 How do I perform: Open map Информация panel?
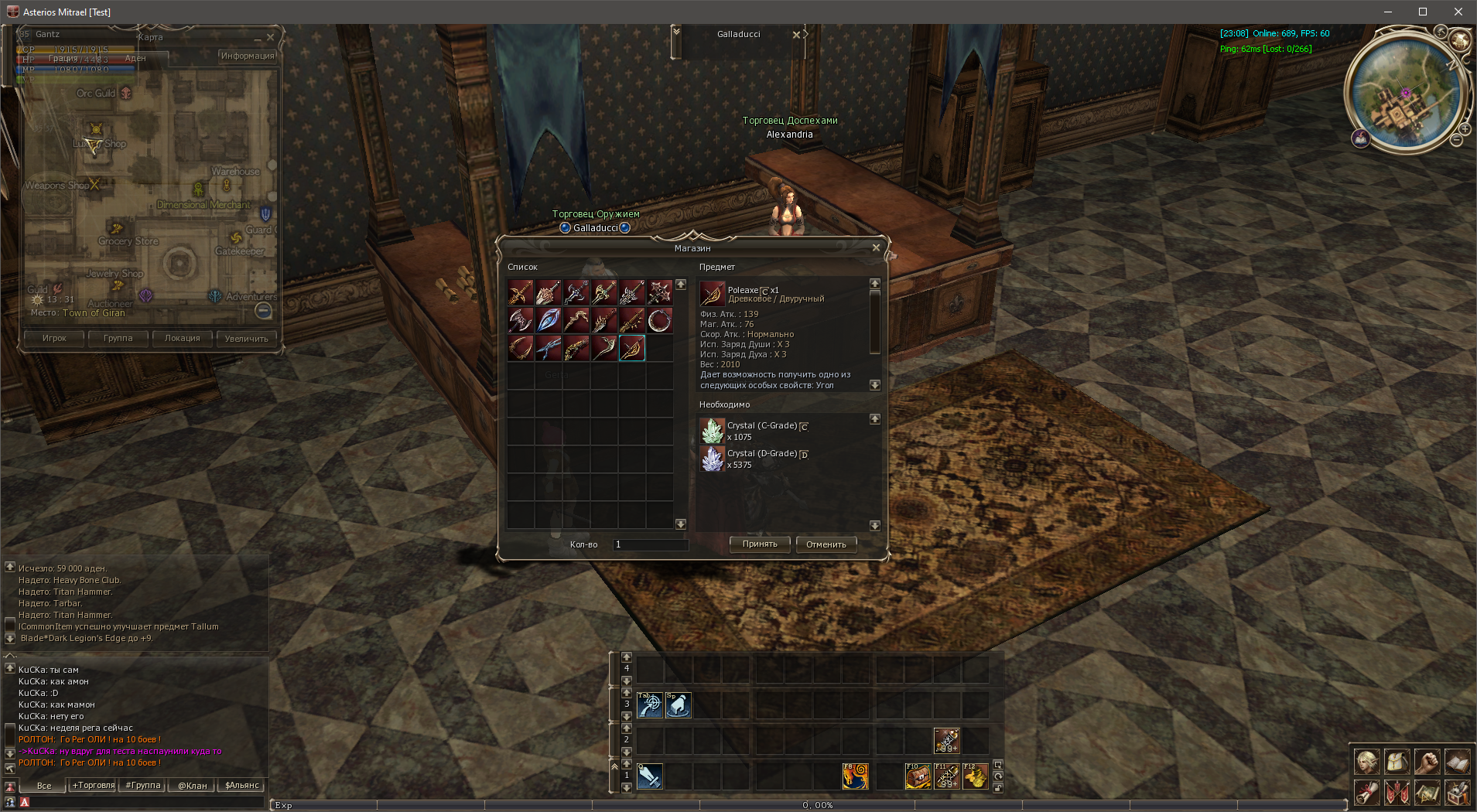(x=248, y=56)
